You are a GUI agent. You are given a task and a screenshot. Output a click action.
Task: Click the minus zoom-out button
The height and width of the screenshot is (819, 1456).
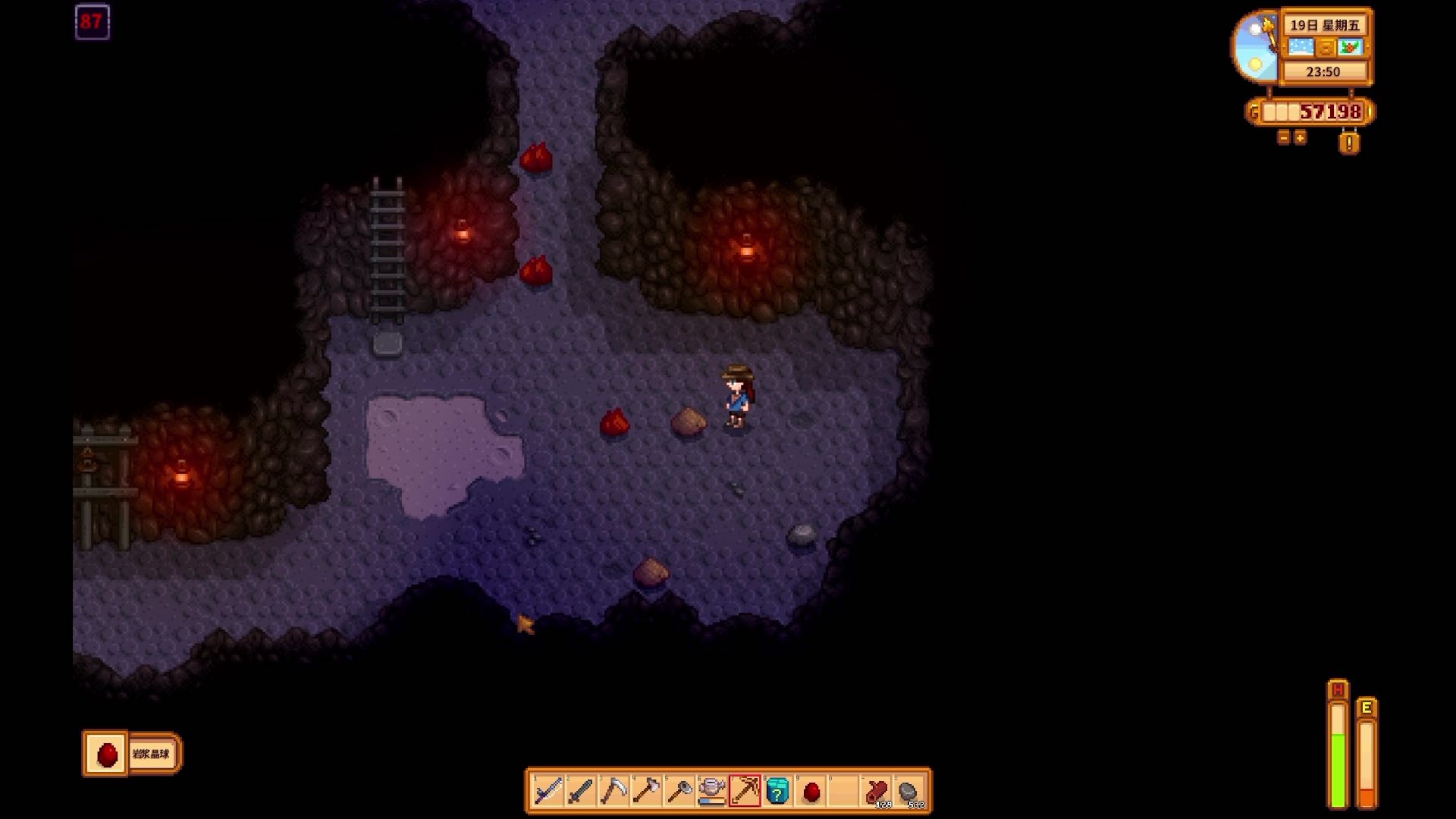coord(1284,138)
